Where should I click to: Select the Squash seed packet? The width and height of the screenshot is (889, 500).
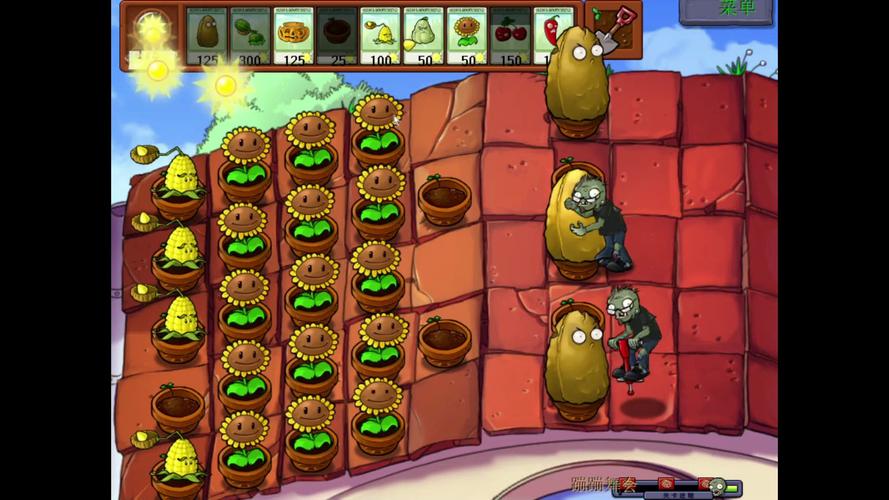[423, 37]
